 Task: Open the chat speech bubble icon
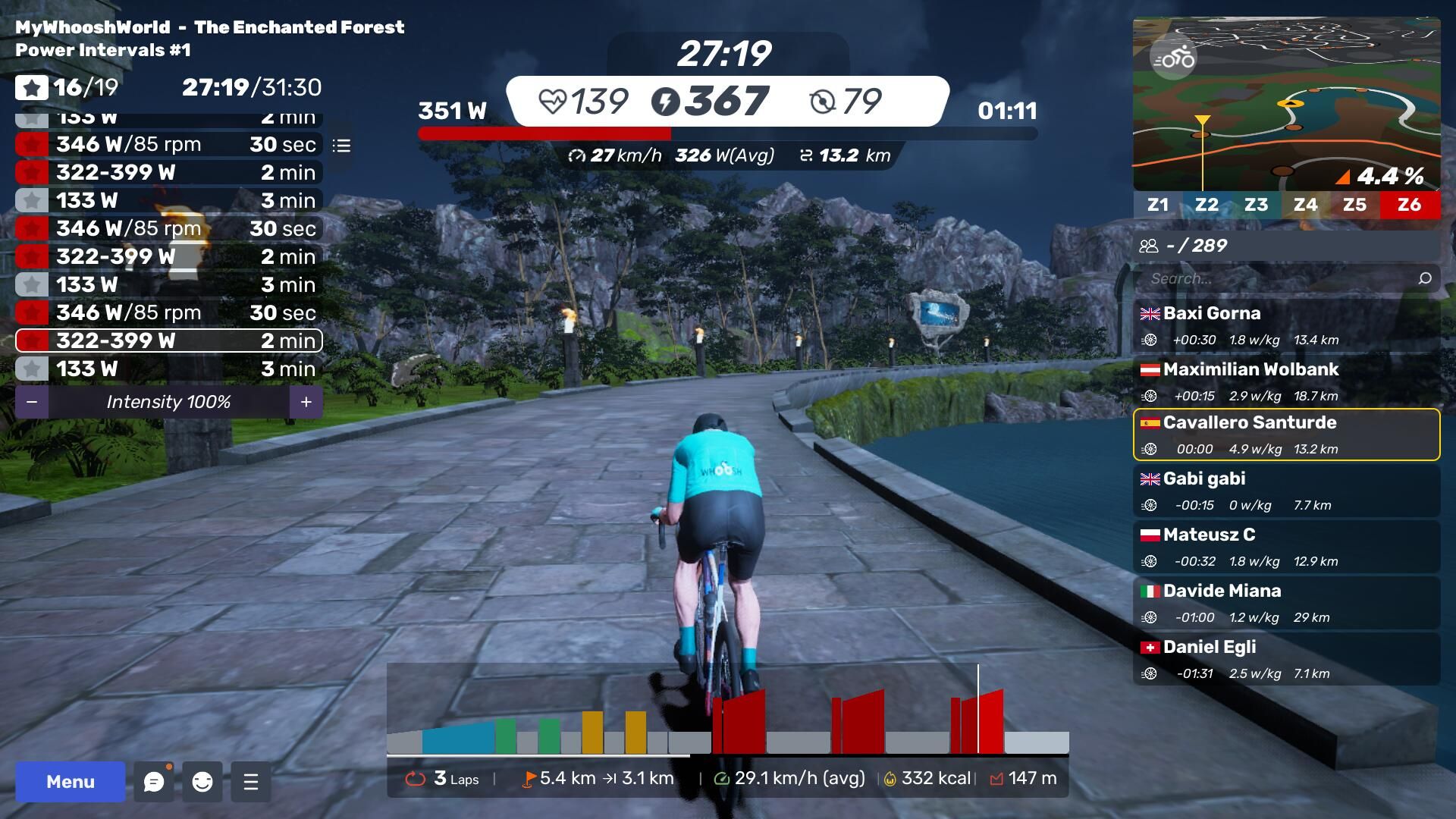153,782
